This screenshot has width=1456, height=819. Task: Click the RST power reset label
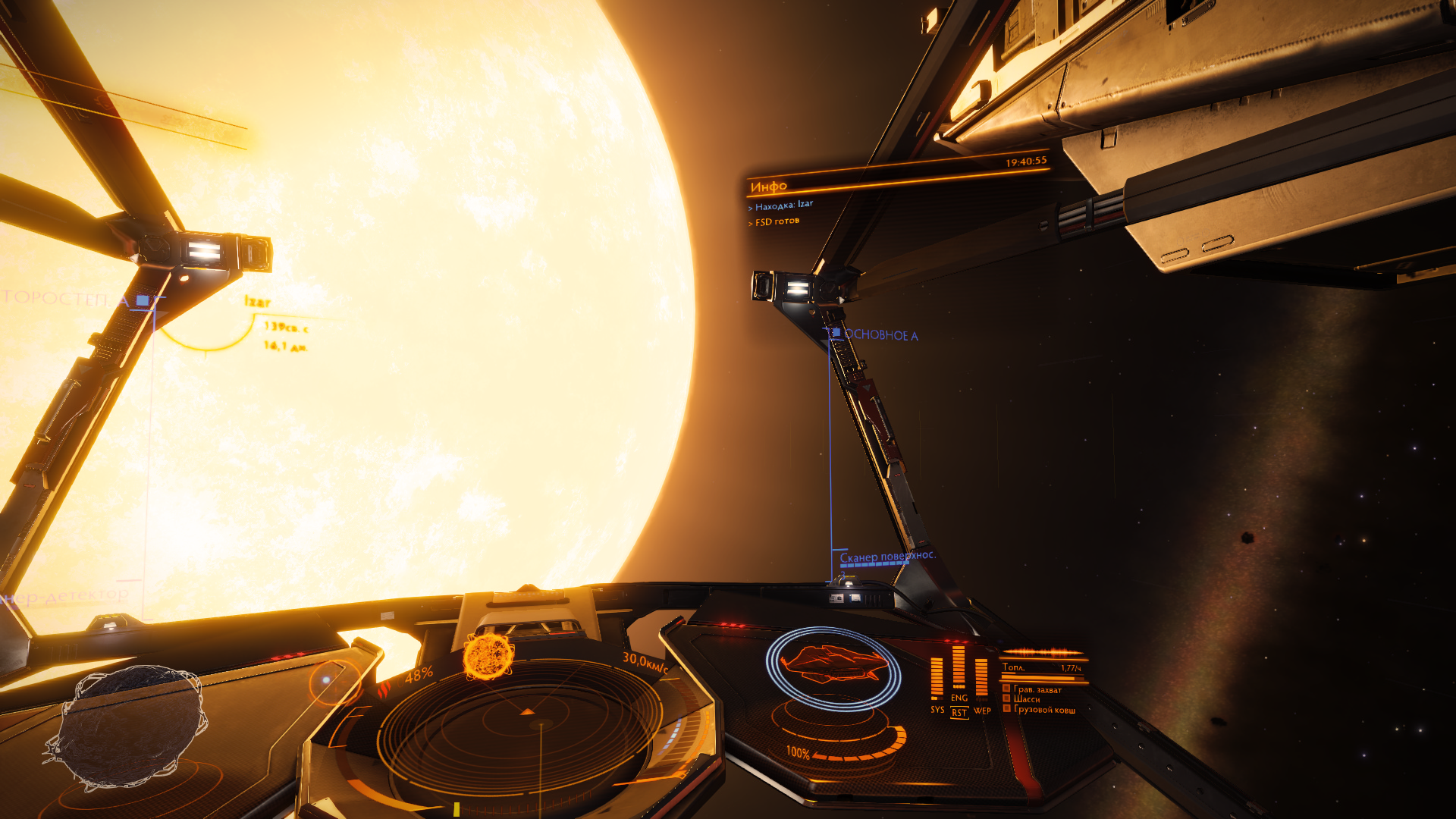(959, 713)
